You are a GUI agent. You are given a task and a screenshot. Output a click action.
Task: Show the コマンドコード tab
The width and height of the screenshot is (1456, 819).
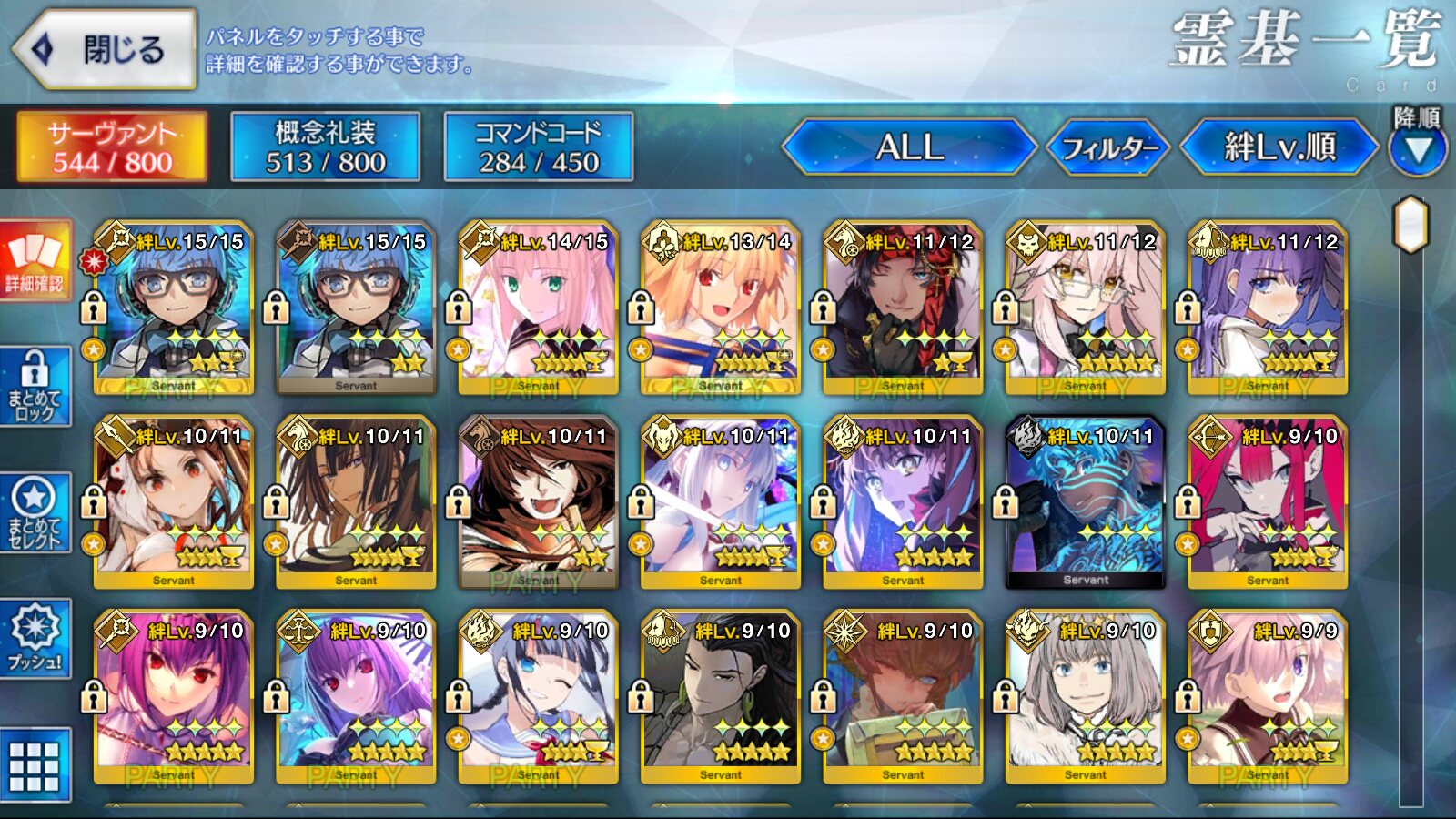click(x=538, y=147)
